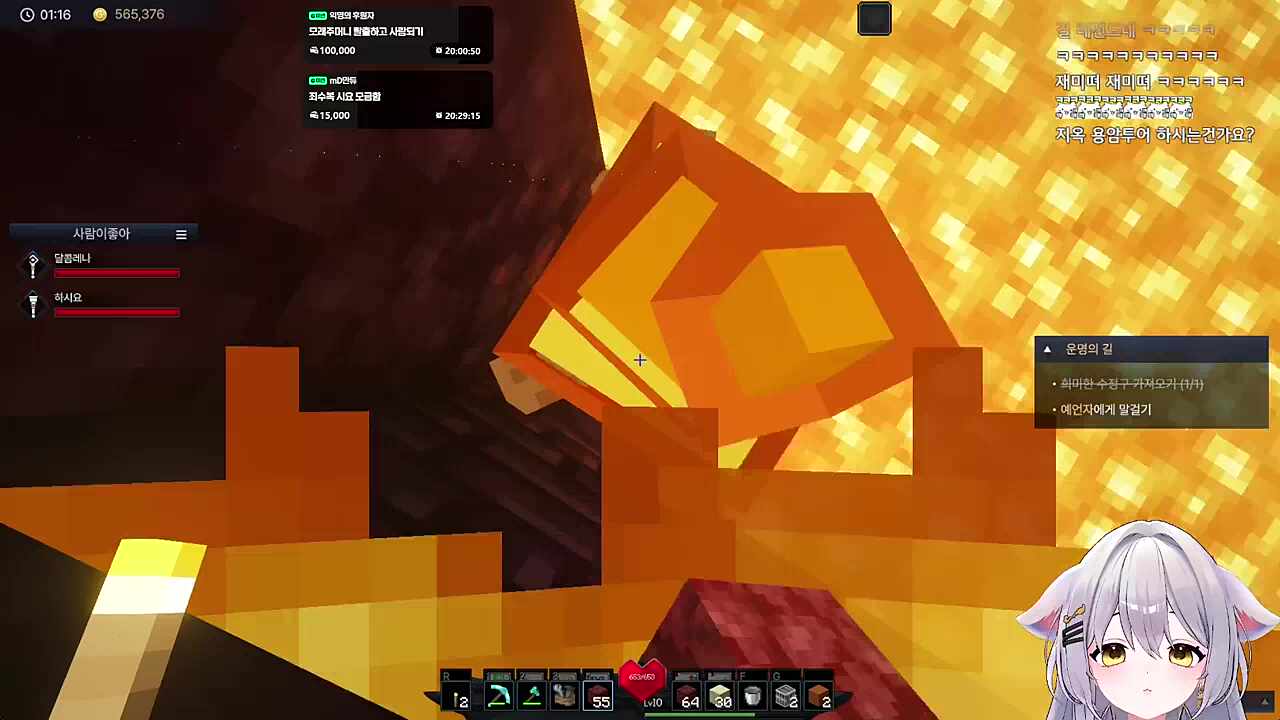
Task: Choose the torch slot with 2 items
Action: point(458,697)
